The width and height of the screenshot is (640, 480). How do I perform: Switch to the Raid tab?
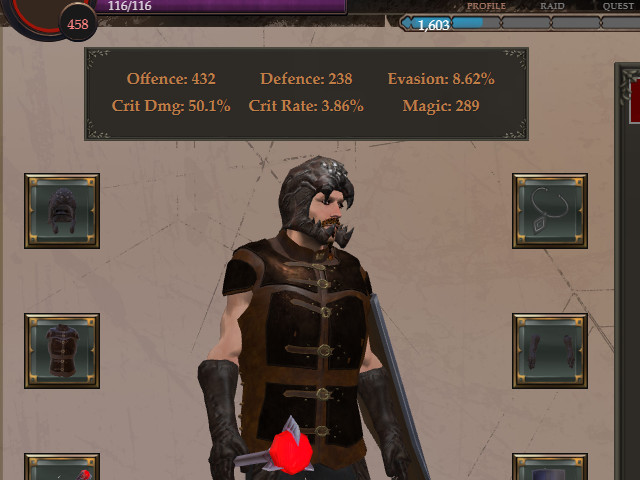[551, 6]
